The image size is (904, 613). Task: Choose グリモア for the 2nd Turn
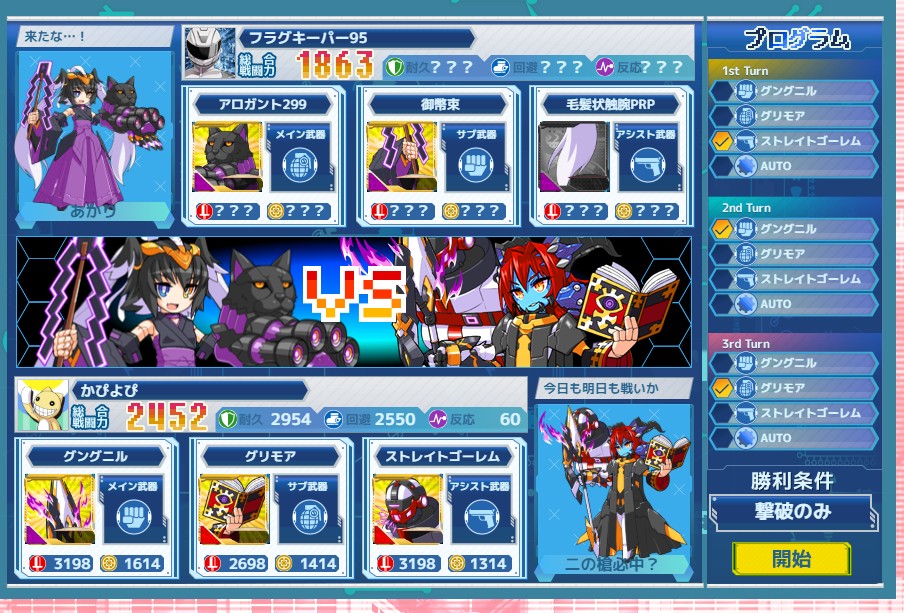tap(795, 254)
